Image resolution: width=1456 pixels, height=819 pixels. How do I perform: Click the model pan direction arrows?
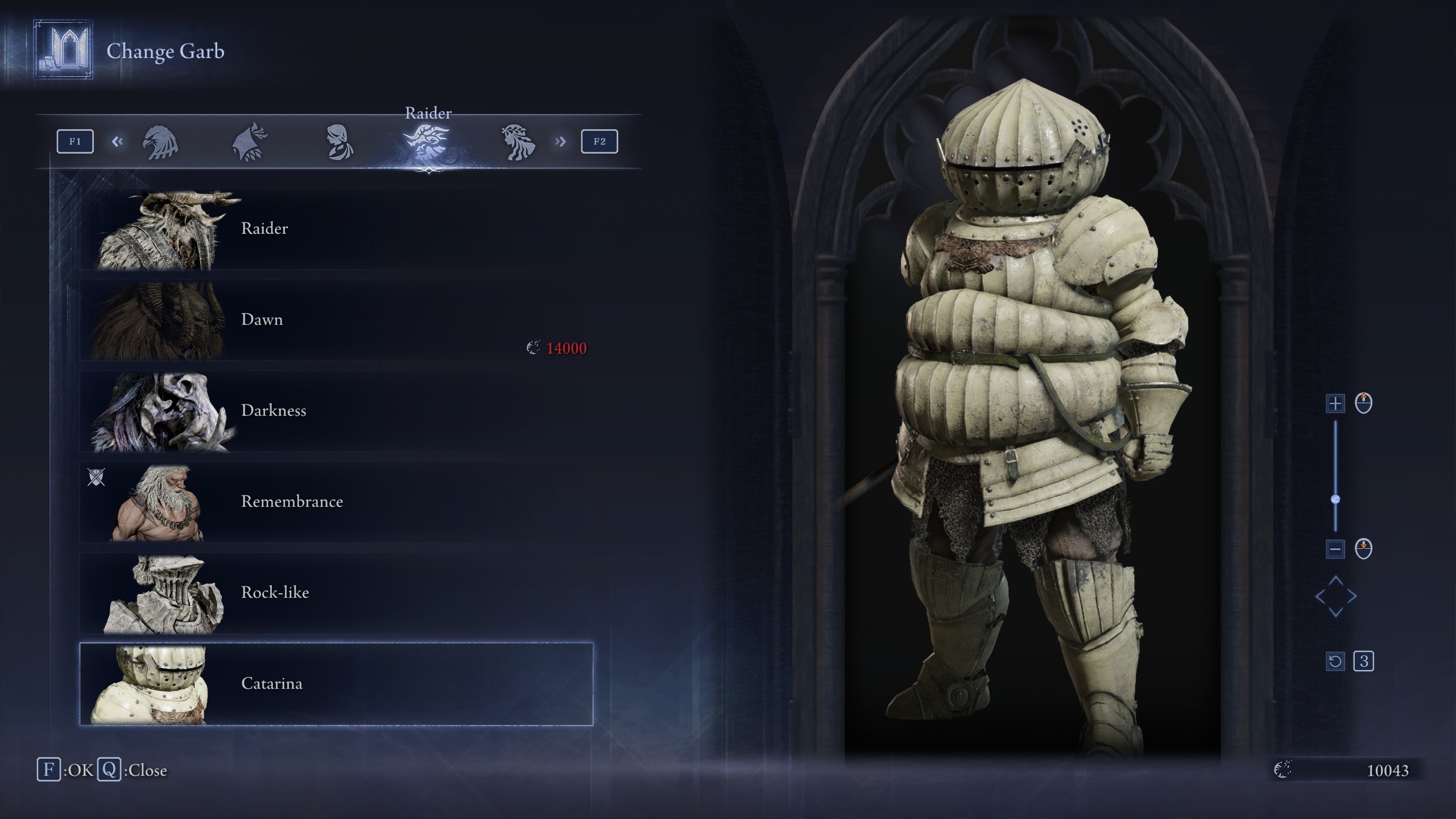click(1335, 596)
